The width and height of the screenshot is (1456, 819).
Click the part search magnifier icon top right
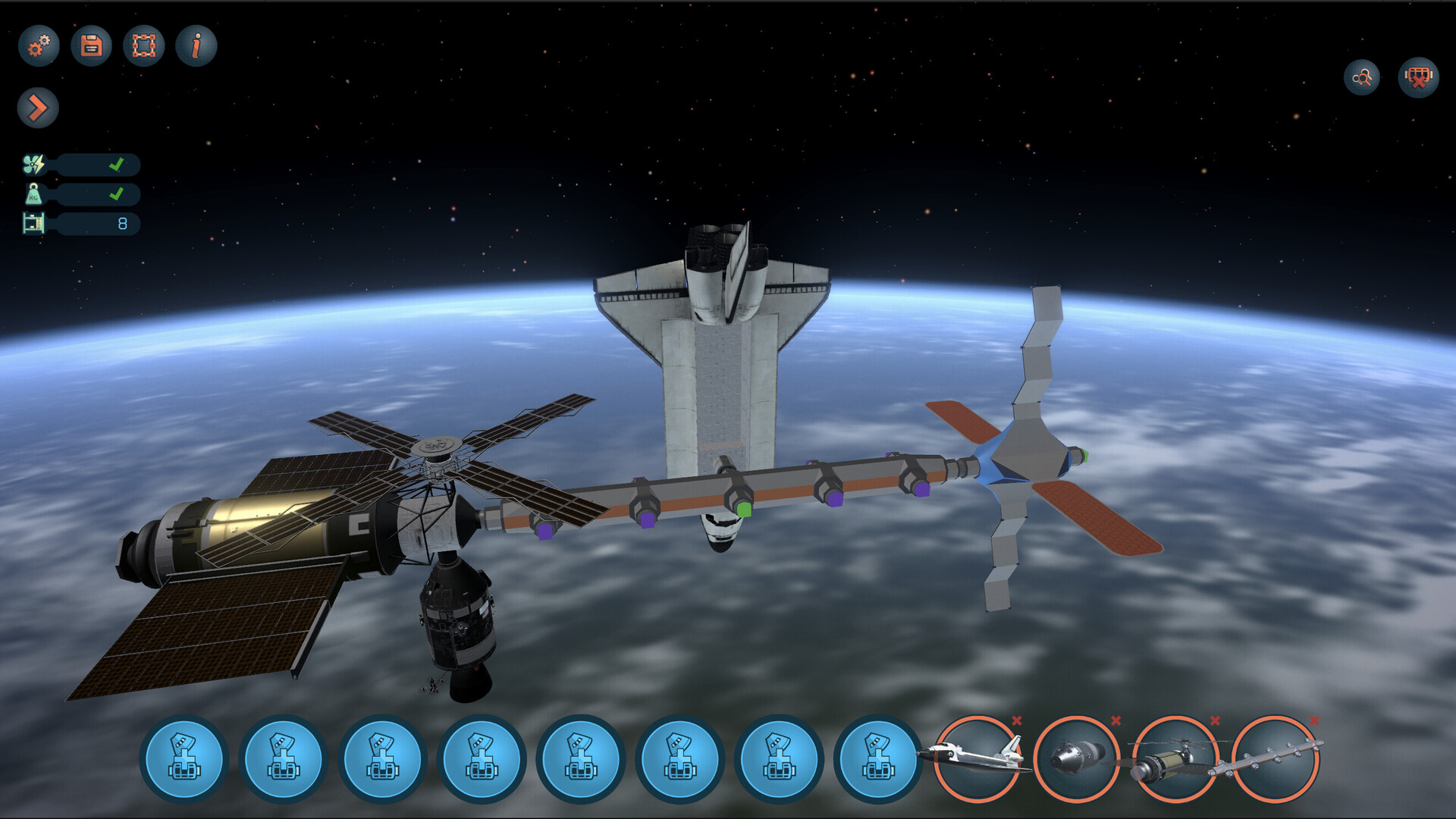1361,76
